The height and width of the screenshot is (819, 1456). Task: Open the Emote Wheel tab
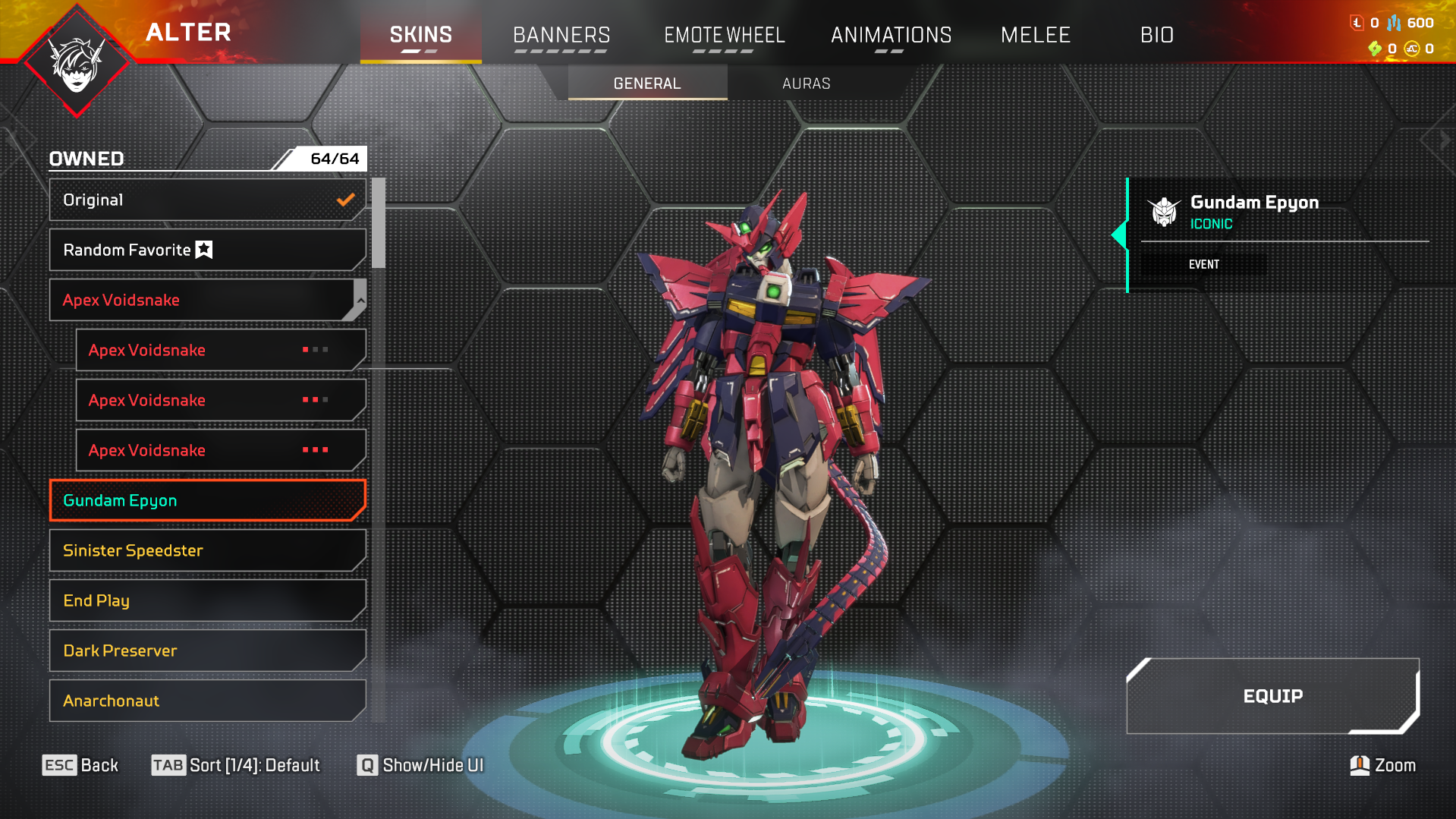tap(724, 35)
